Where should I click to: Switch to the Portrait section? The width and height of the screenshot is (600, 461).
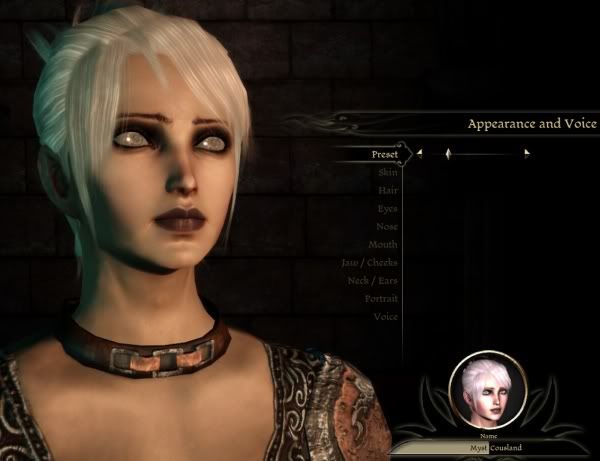(381, 298)
